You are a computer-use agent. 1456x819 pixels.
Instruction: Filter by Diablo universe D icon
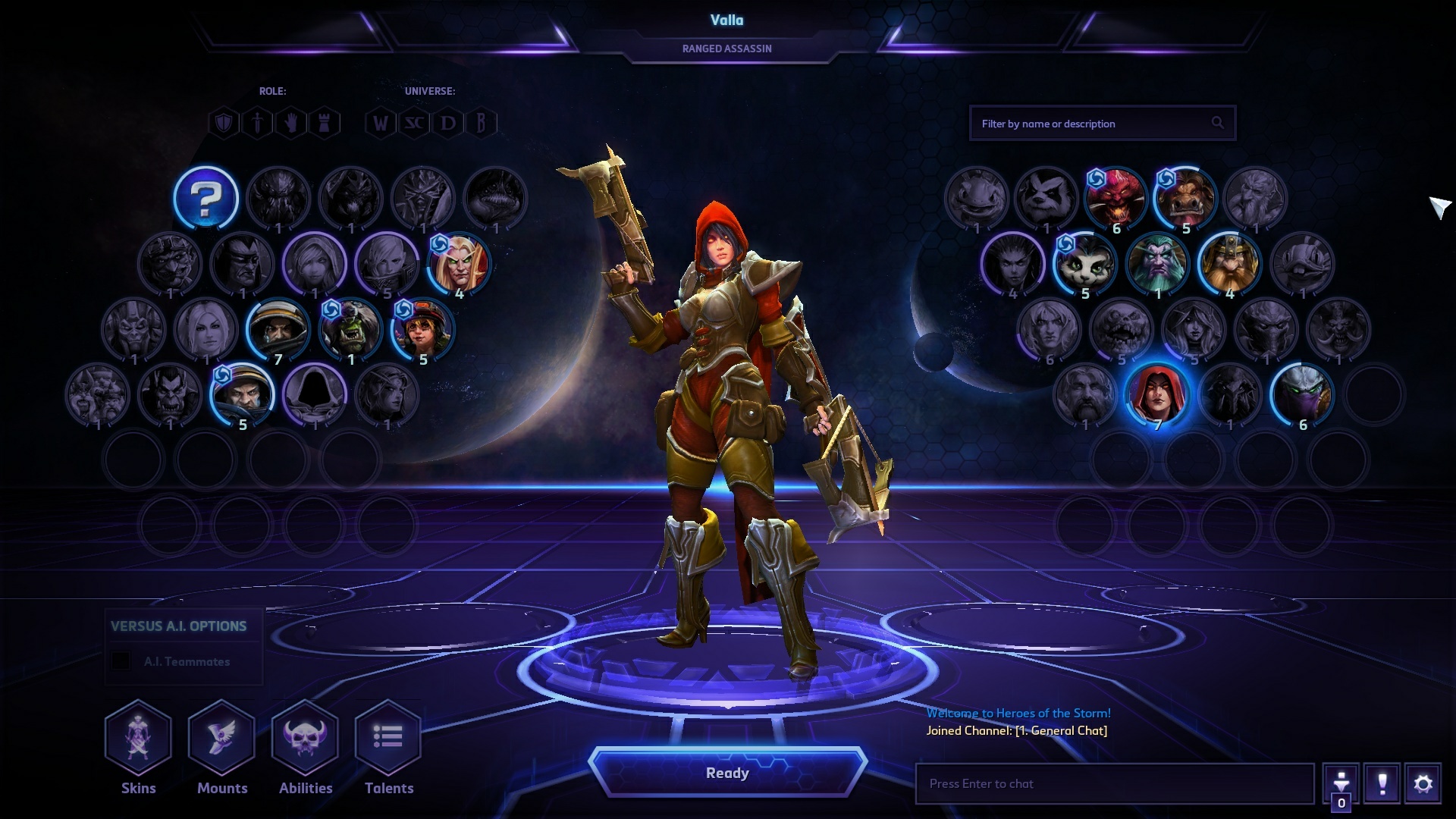[x=447, y=123]
